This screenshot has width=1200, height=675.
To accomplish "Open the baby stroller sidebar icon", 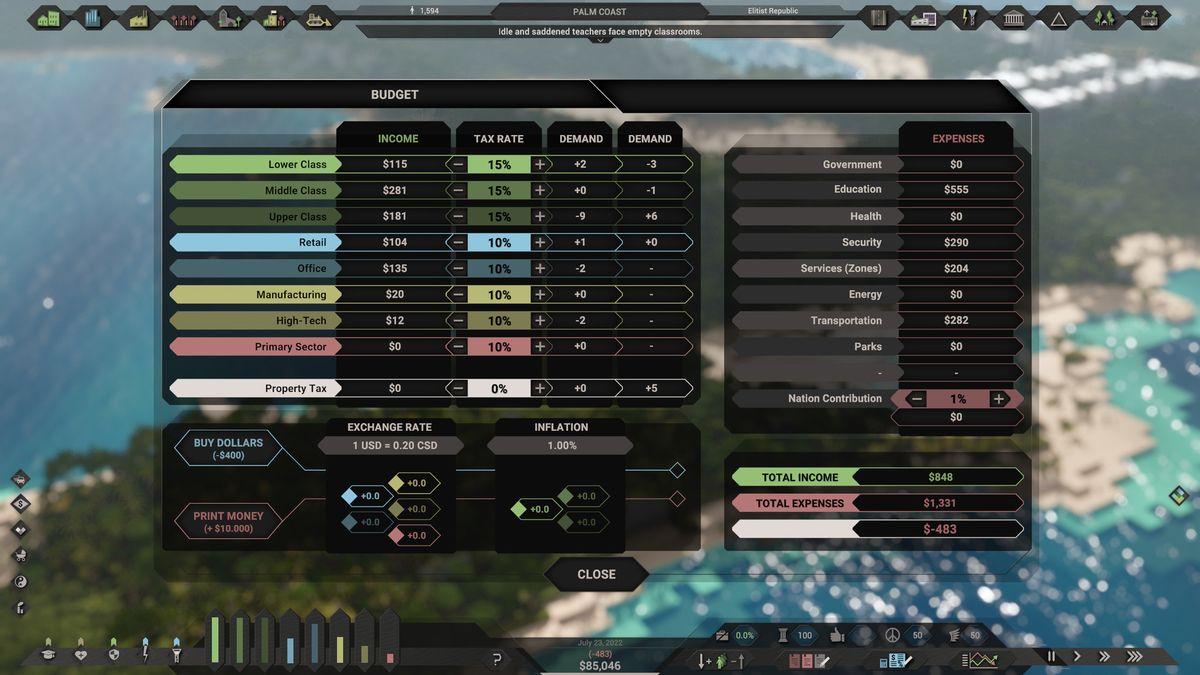I will click(20, 555).
